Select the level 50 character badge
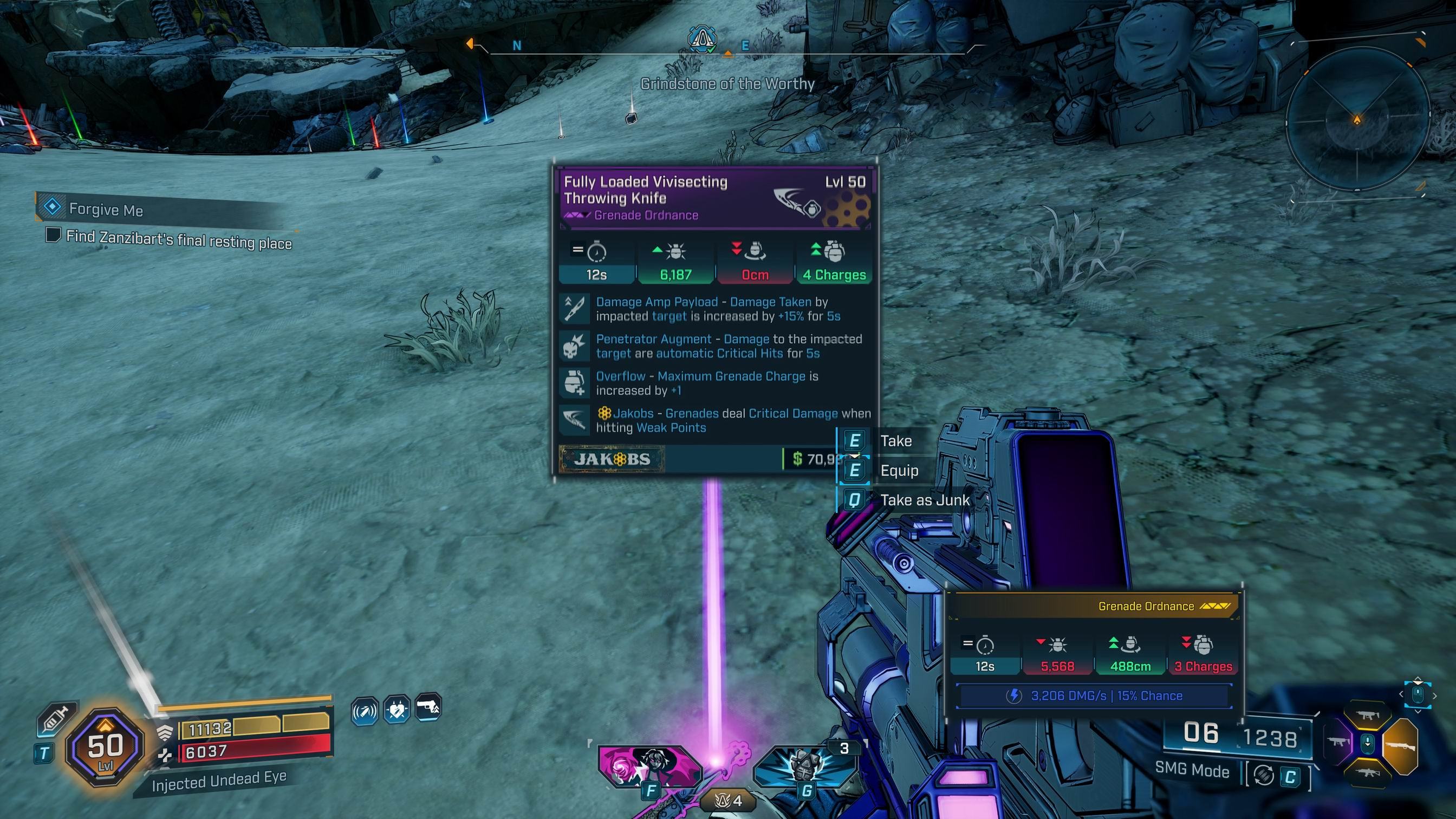1456x819 pixels. [x=105, y=747]
